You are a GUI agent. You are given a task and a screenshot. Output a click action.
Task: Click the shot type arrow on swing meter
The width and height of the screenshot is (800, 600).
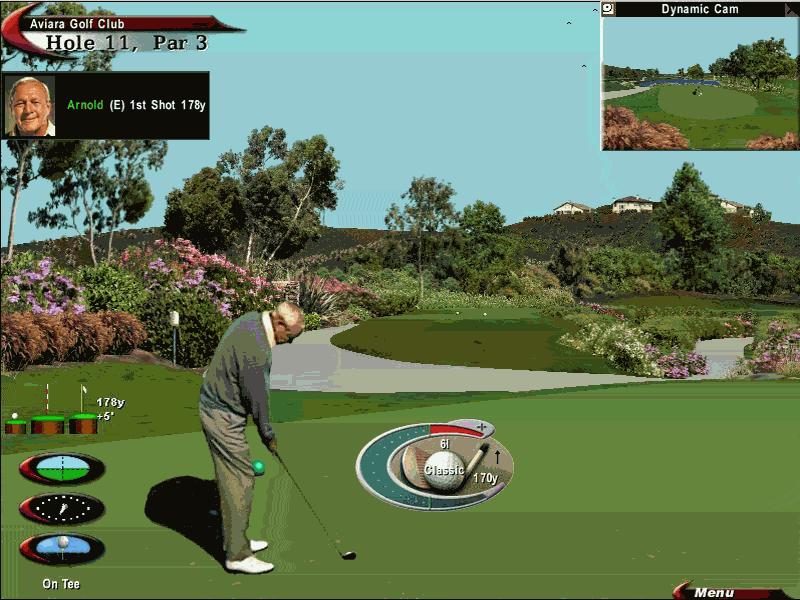498,459
